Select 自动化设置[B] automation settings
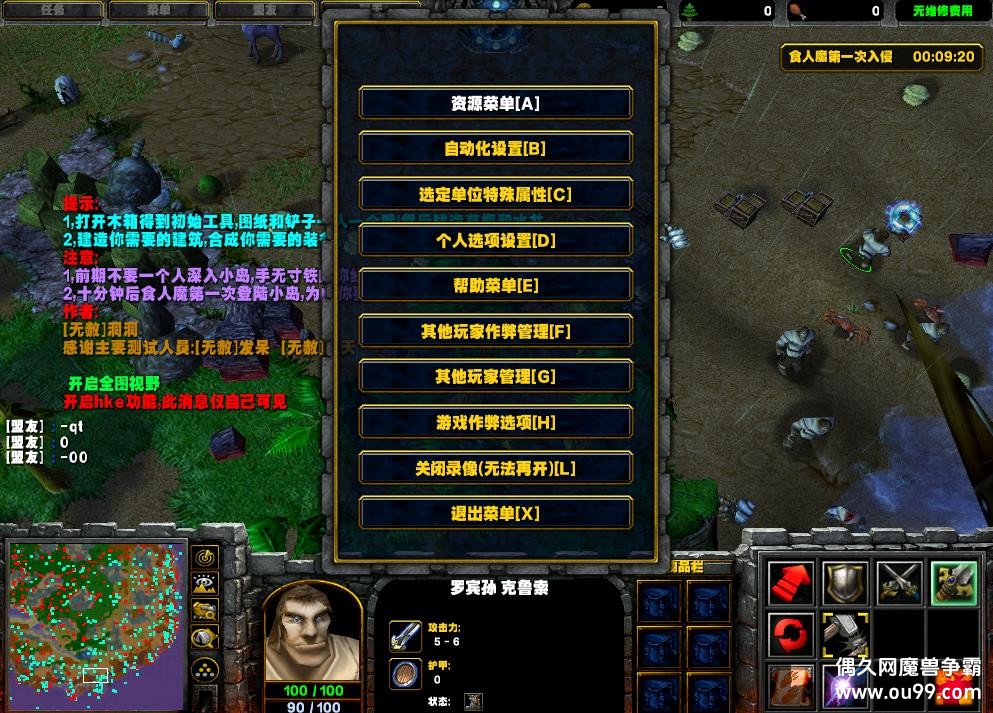Screen dimensions: 993x713 (x=495, y=149)
